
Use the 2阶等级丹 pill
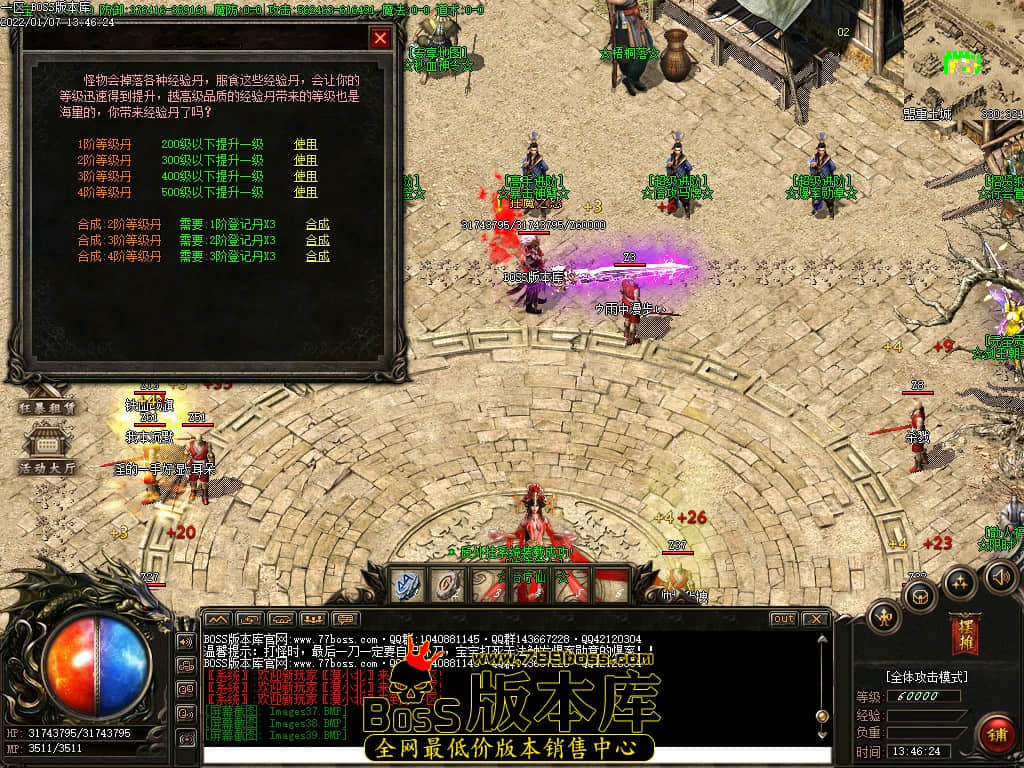tap(305, 160)
